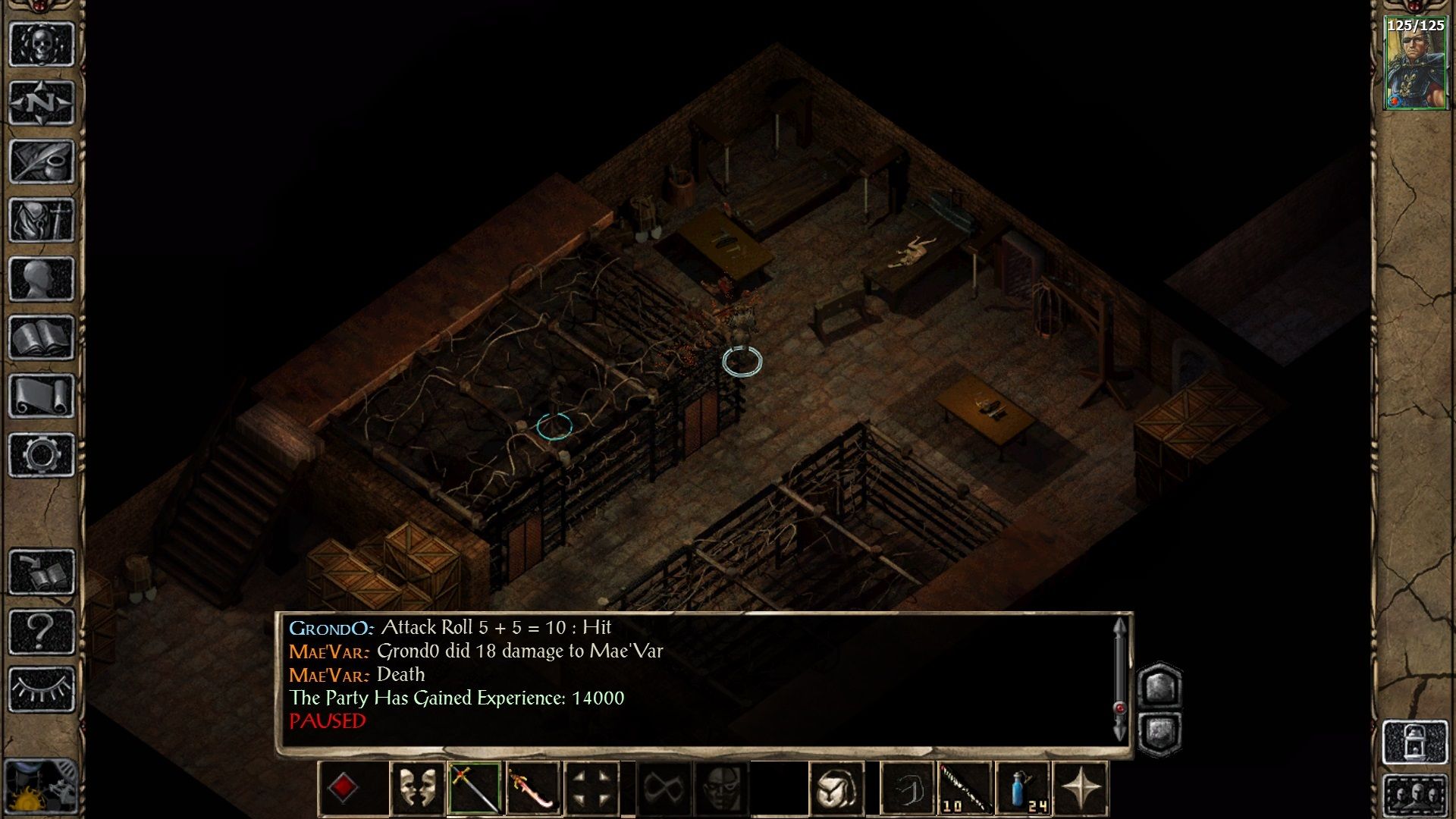
Task: Open the priest scroll screen
Action: coord(42,396)
